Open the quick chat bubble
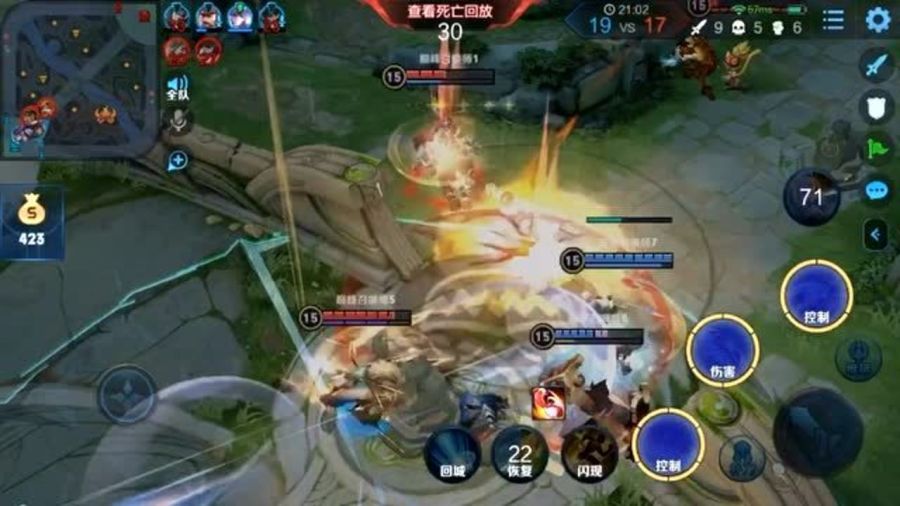Image resolution: width=900 pixels, height=506 pixels. point(877,191)
